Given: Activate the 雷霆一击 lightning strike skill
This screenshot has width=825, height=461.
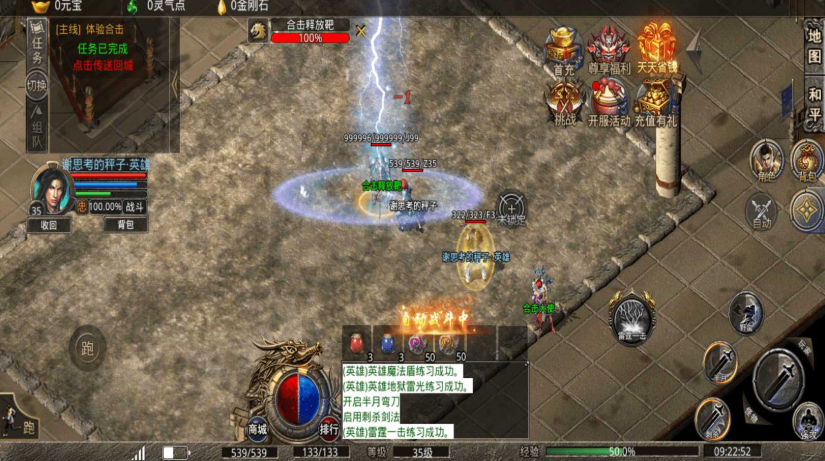Looking at the screenshot, I should click(x=633, y=319).
